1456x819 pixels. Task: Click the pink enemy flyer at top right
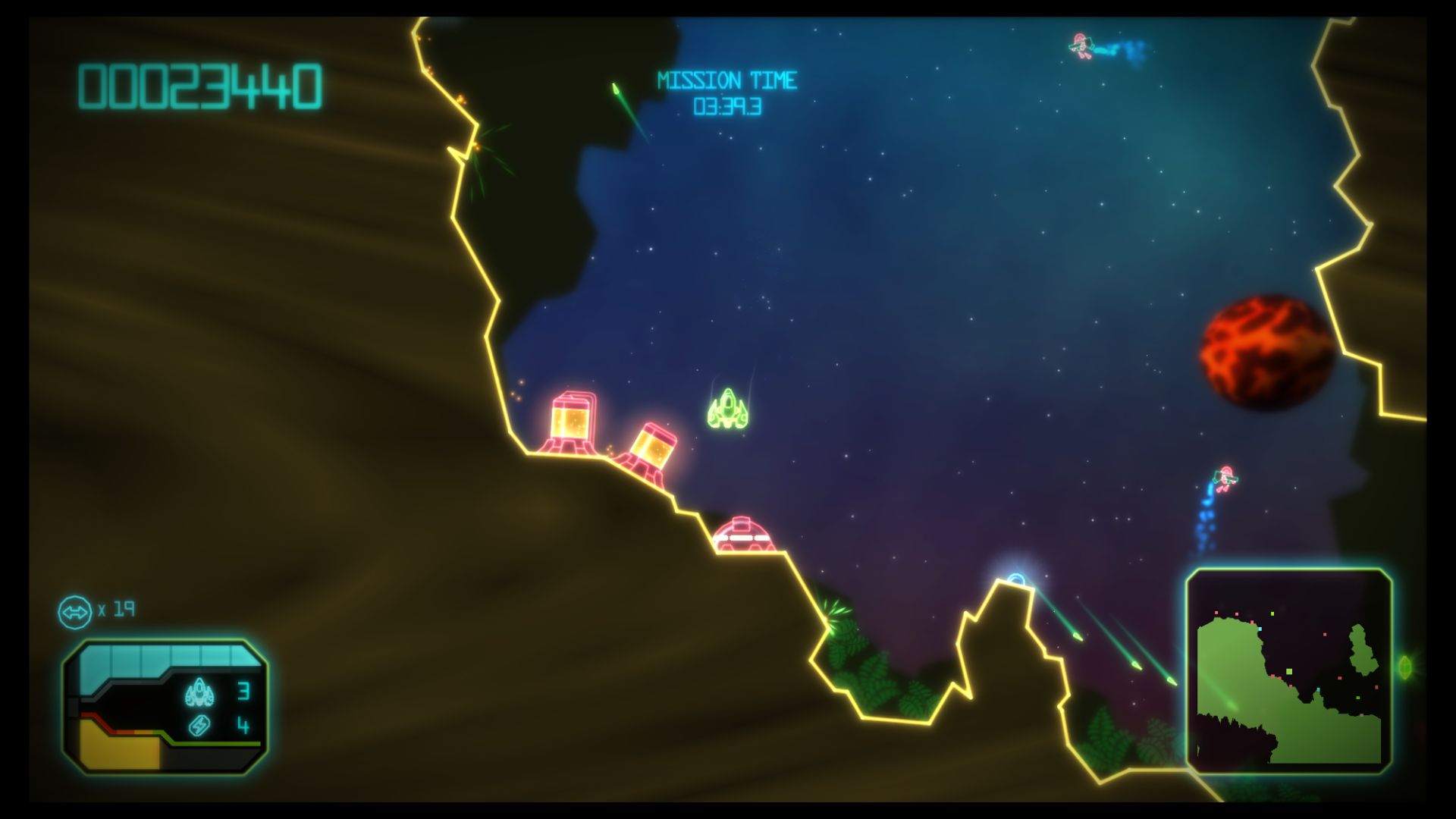click(x=1080, y=45)
